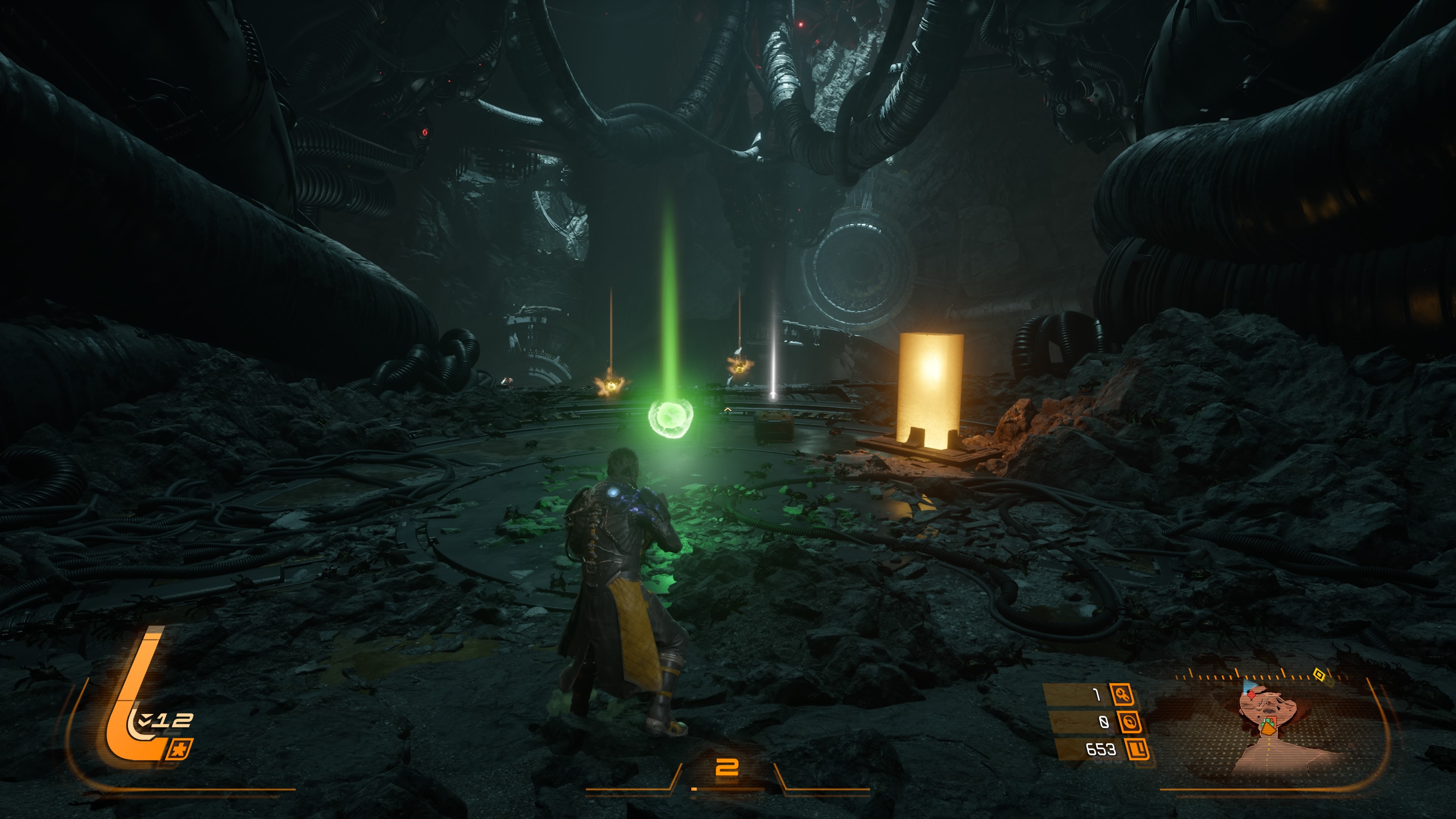The image size is (1456, 819).
Task: Click the figure icon below the health gauge
Action: click(x=180, y=750)
